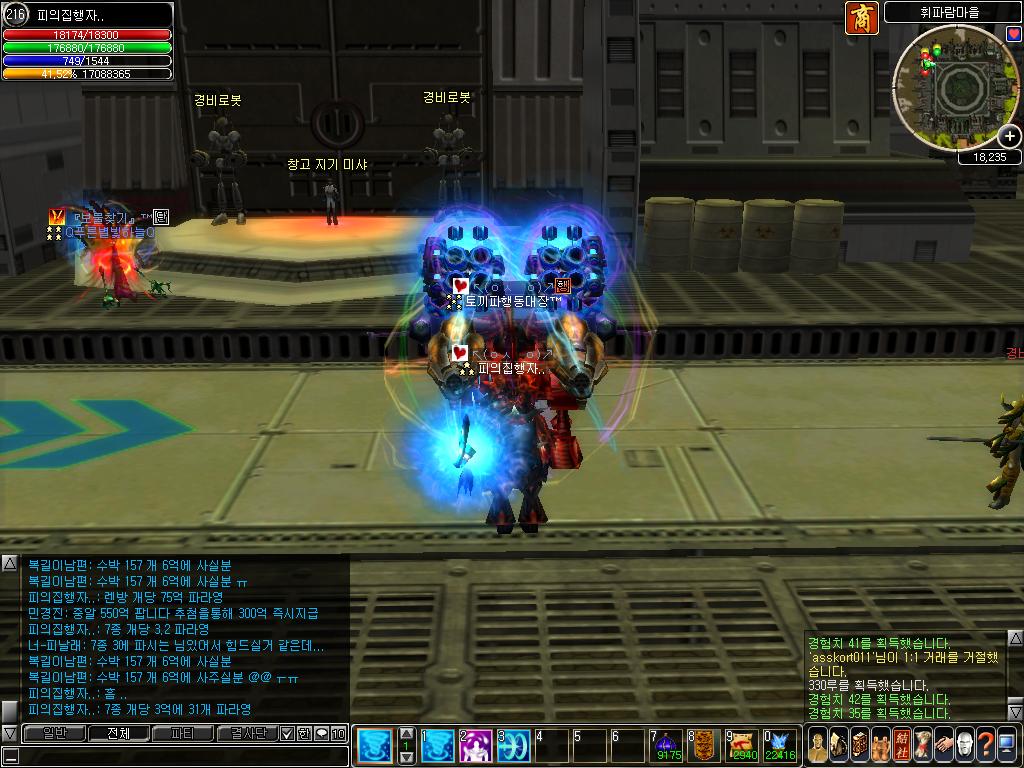
Task: Use the scroll item in slot 9
Action: click(x=741, y=746)
